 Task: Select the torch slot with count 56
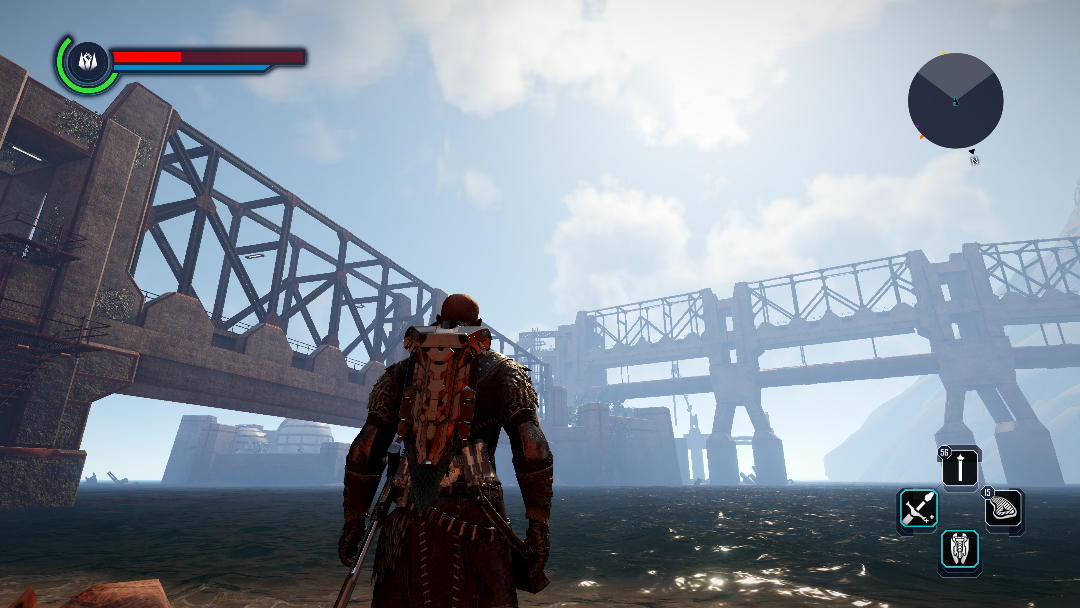pos(960,468)
